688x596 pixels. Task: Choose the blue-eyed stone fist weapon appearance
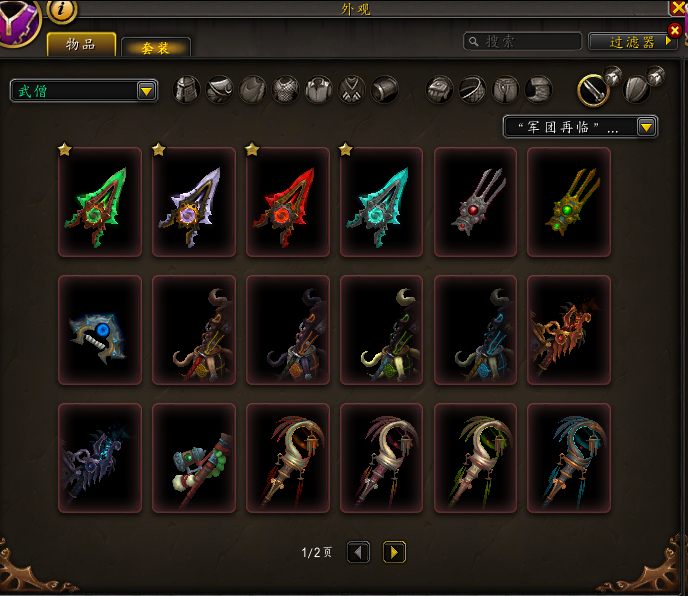[99, 330]
